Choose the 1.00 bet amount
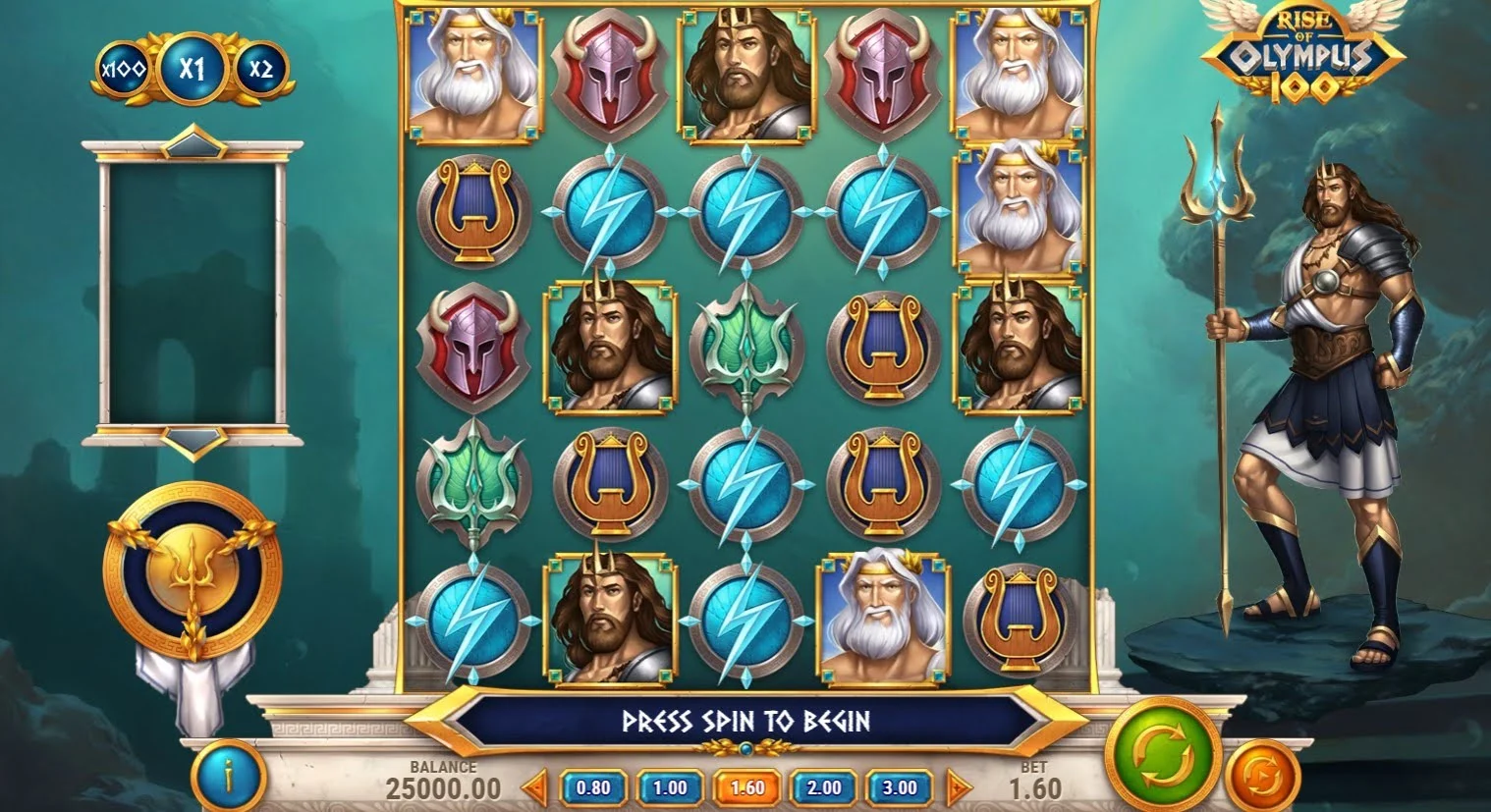Screen dimensions: 1491x812 point(670,787)
